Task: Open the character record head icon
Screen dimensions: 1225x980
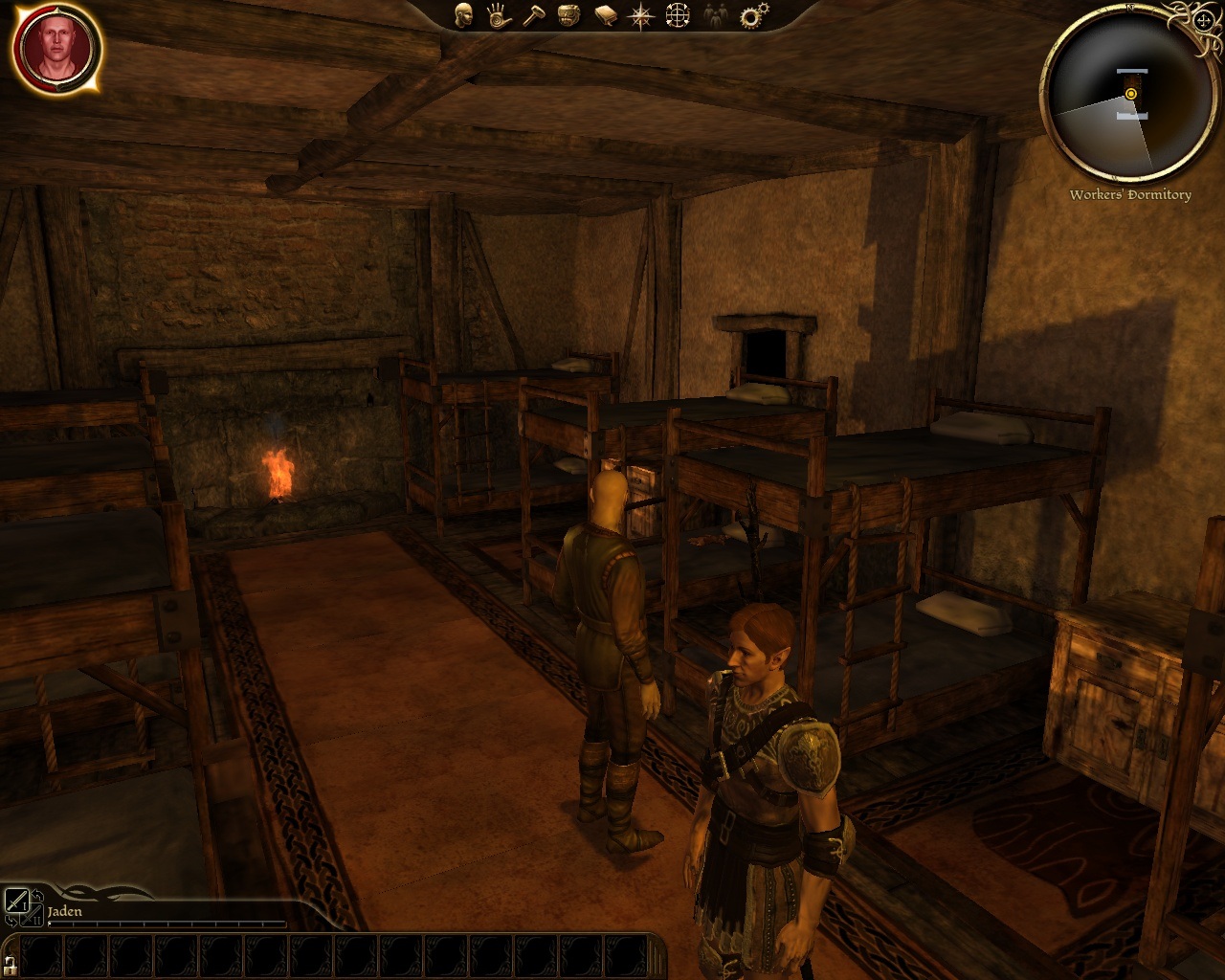Action: coord(463,15)
